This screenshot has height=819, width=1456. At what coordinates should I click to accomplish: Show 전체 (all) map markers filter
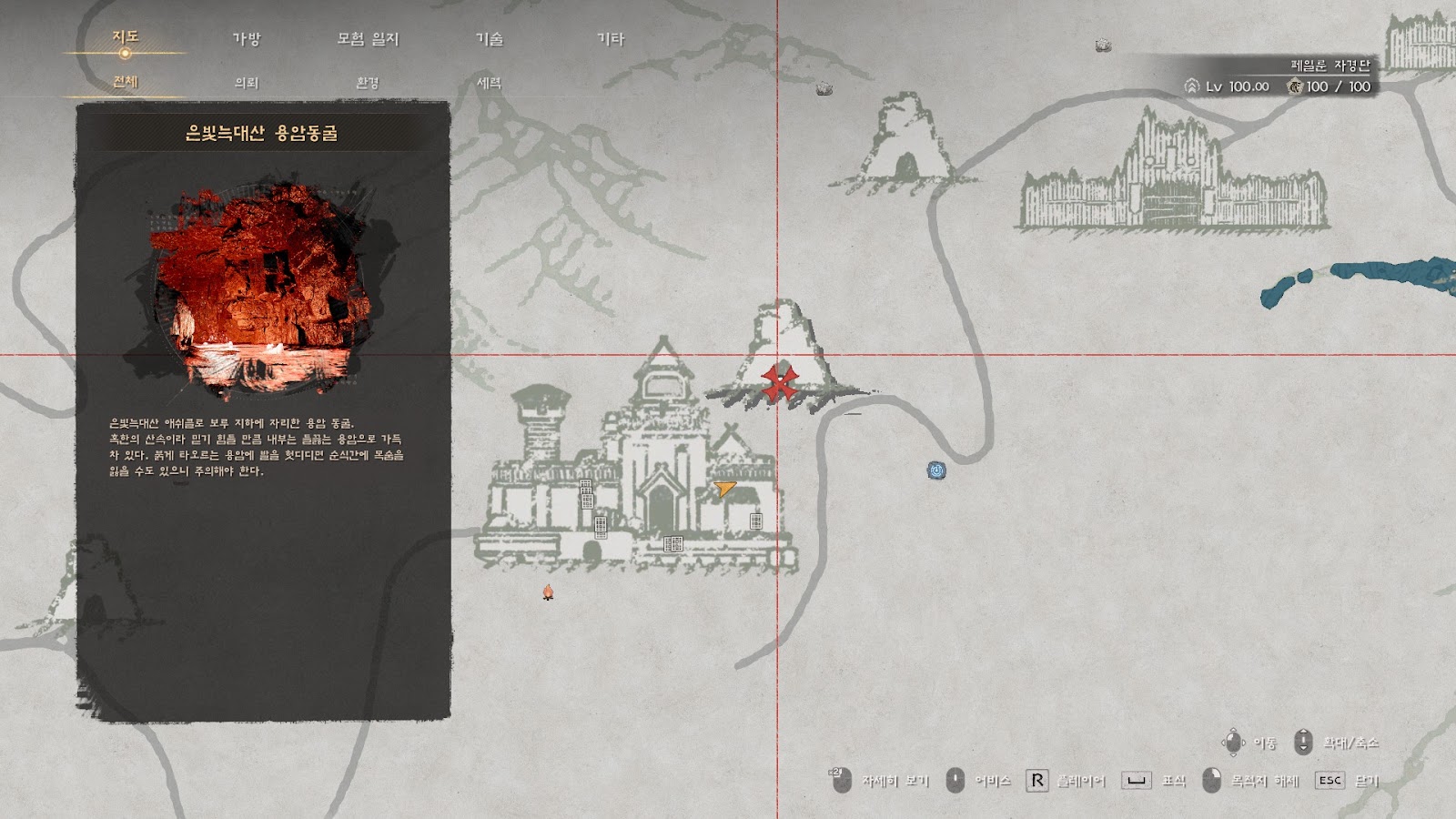click(x=126, y=82)
